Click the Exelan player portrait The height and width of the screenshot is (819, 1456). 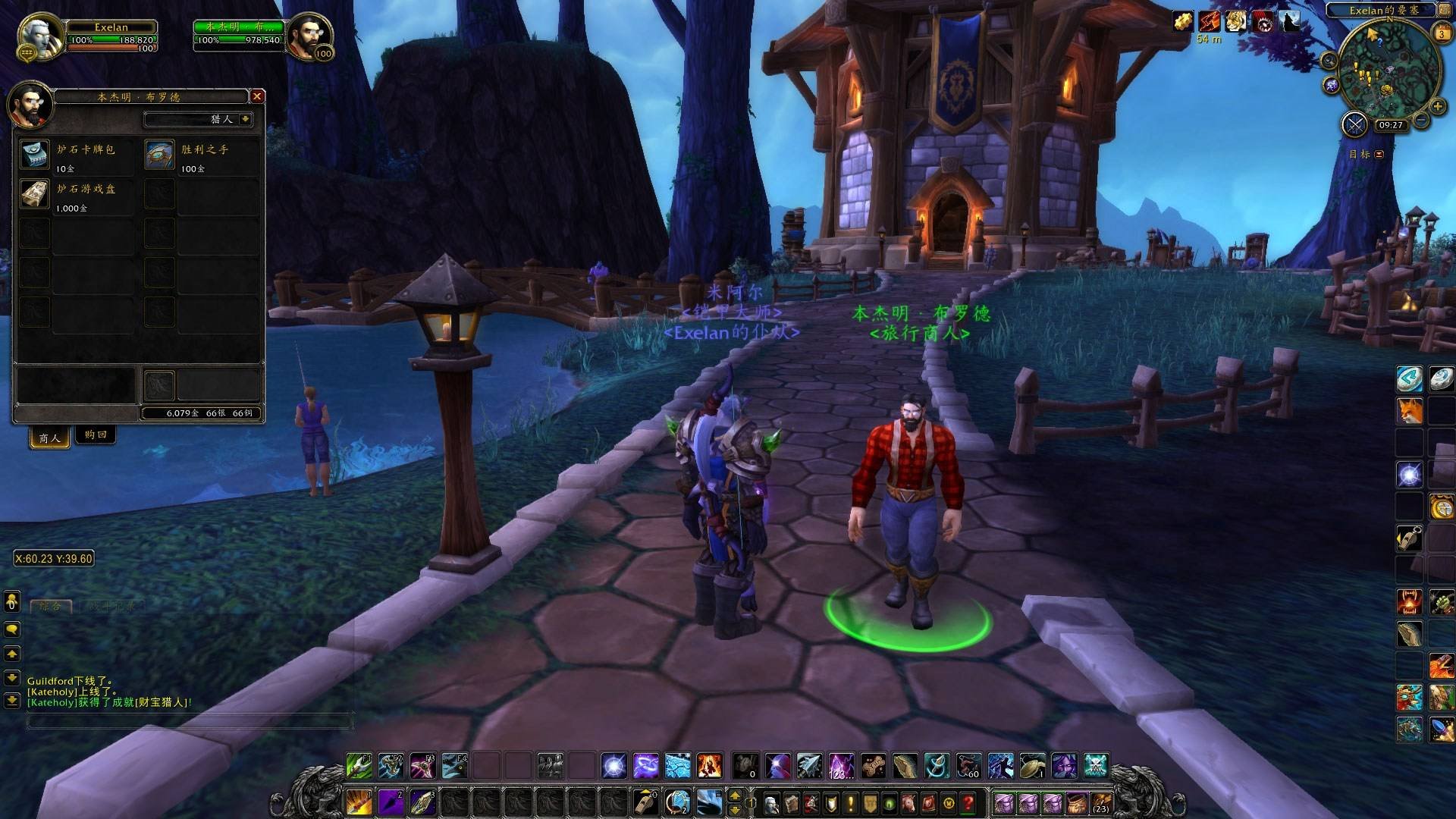(x=38, y=36)
